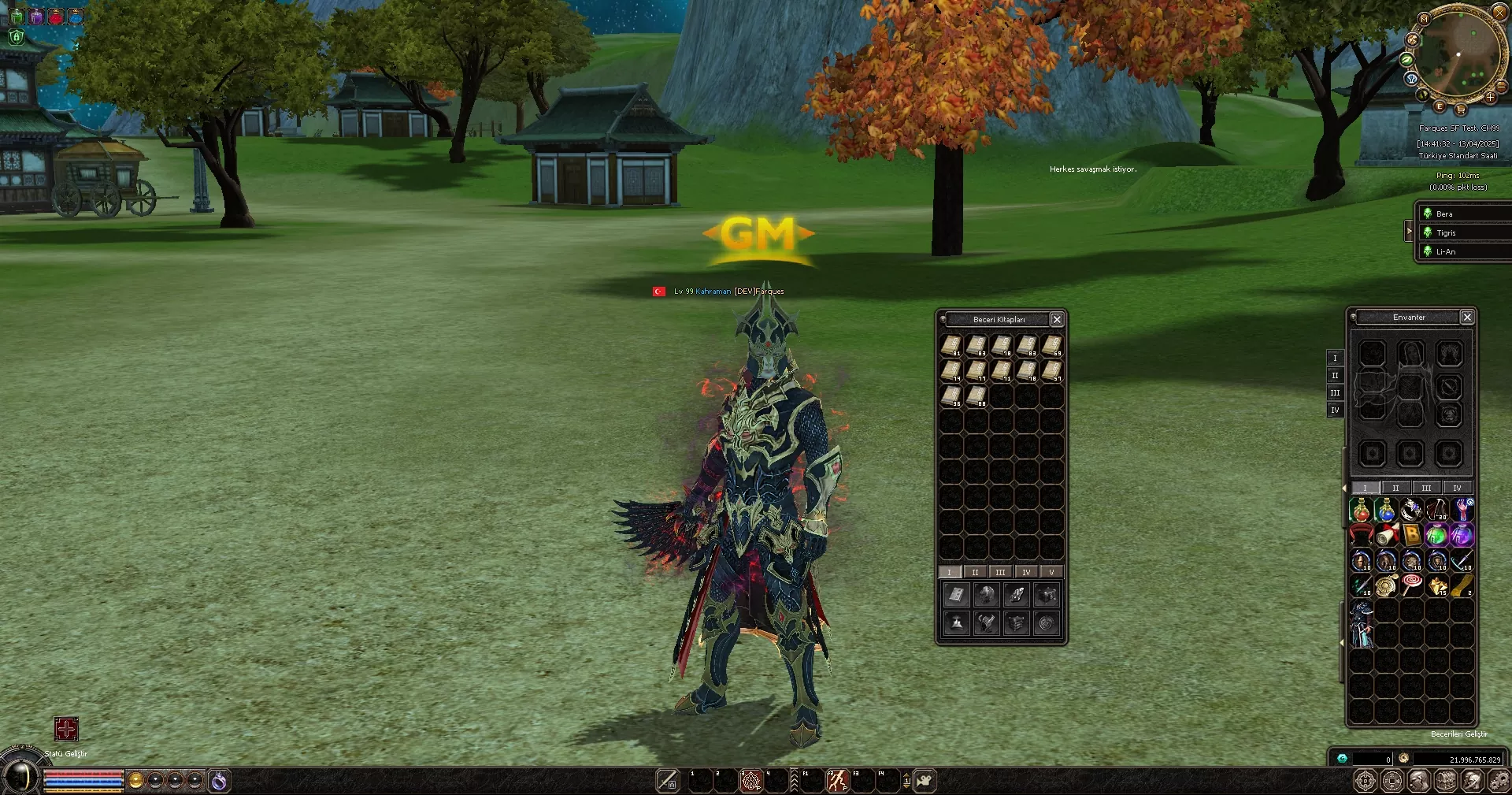Switch to tab II in Beceri Kitapları
Image resolution: width=1512 pixels, height=795 pixels.
(x=975, y=572)
